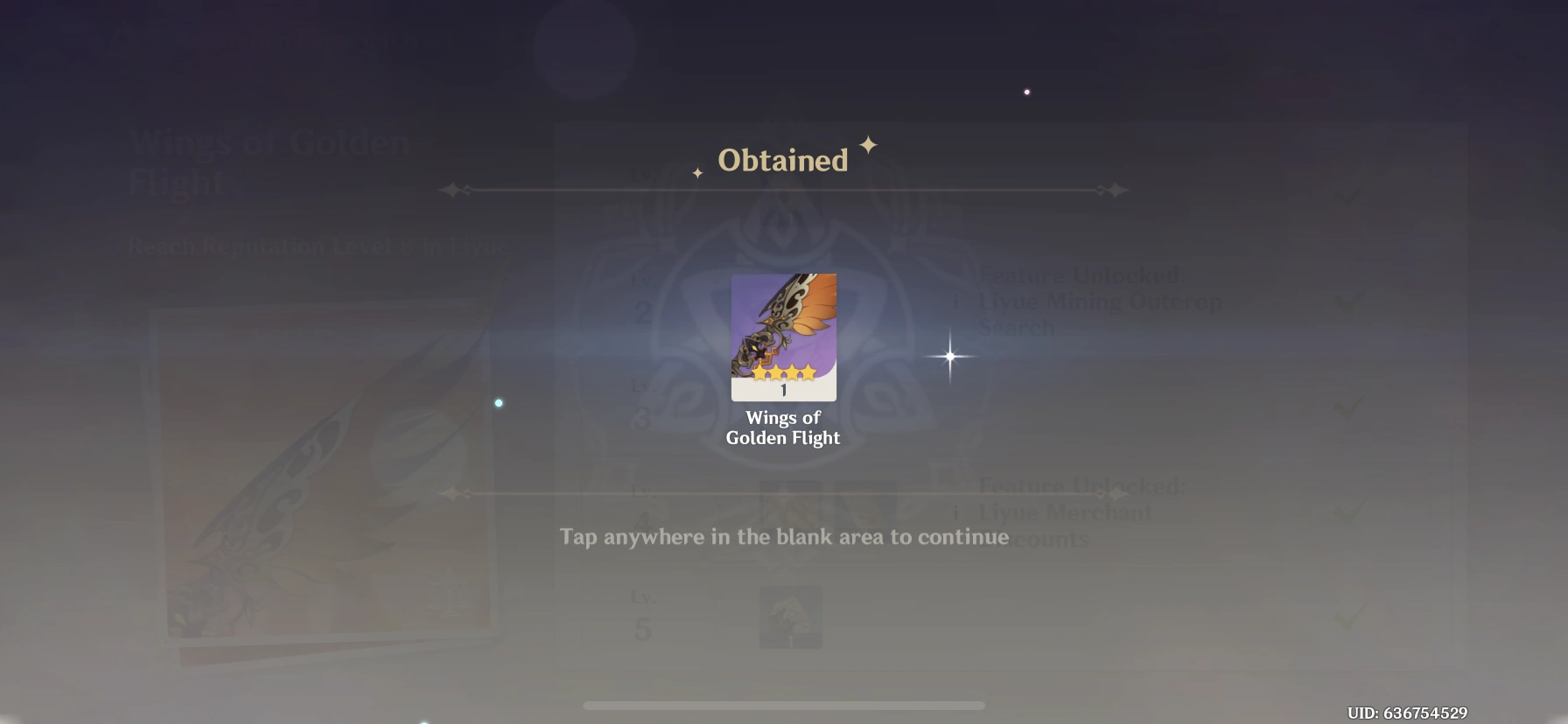The width and height of the screenshot is (1568, 724).
Task: Click the four-star rarity stars on the item
Action: pyautogui.click(x=783, y=372)
